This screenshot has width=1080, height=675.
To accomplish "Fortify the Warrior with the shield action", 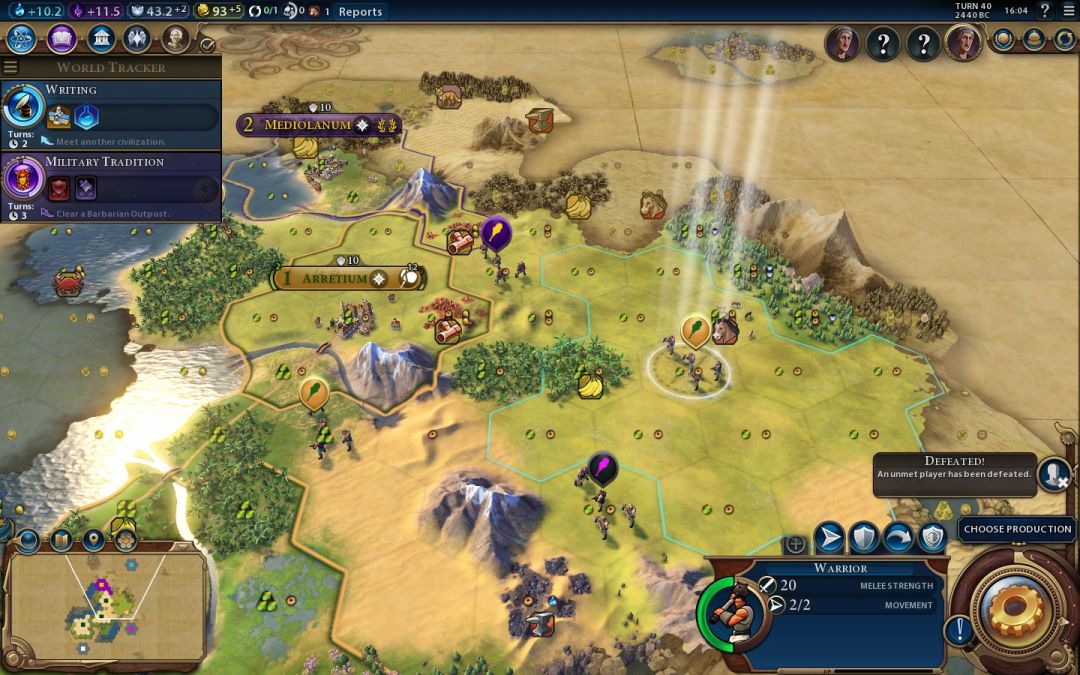I will pos(864,538).
